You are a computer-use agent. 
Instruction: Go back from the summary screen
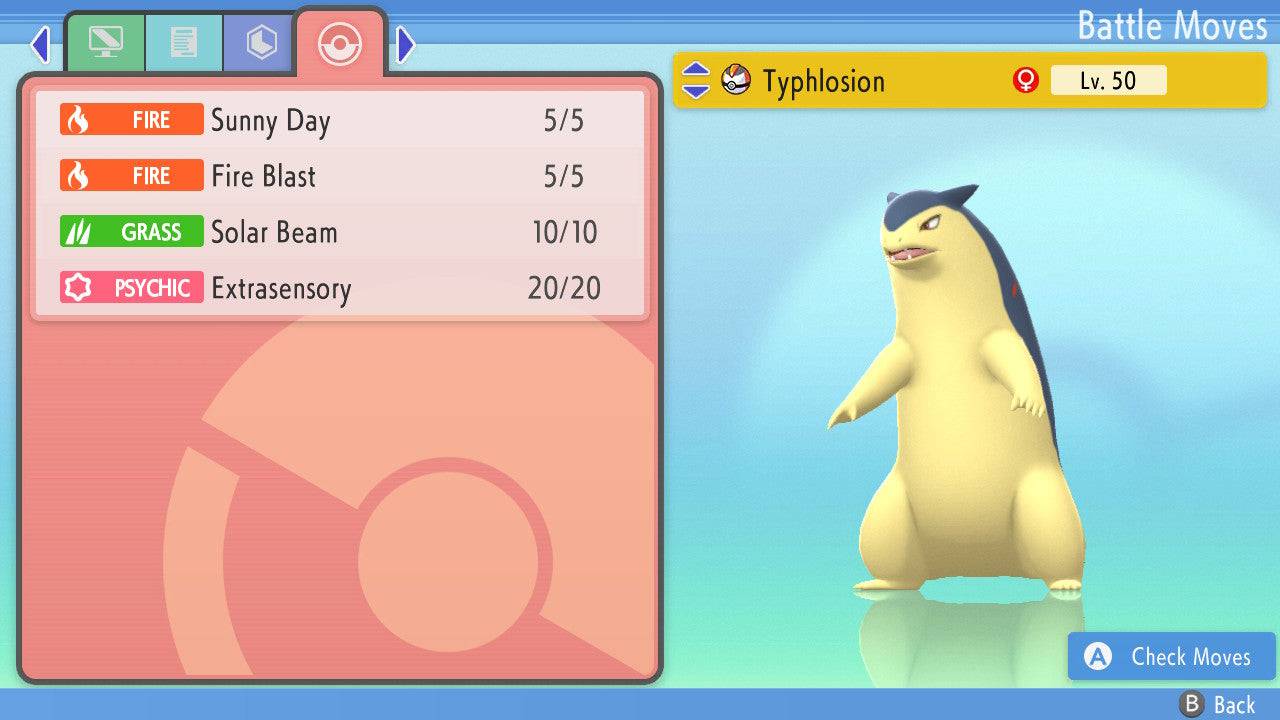[1218, 705]
